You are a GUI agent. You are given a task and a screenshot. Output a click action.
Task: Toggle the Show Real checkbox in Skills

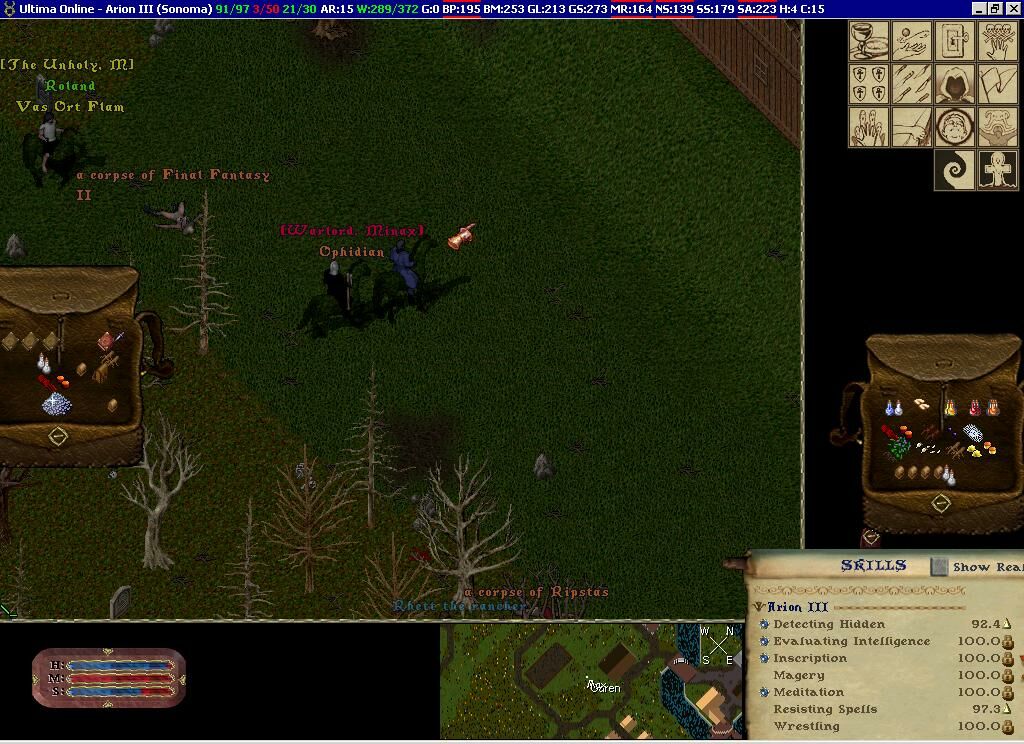(939, 567)
